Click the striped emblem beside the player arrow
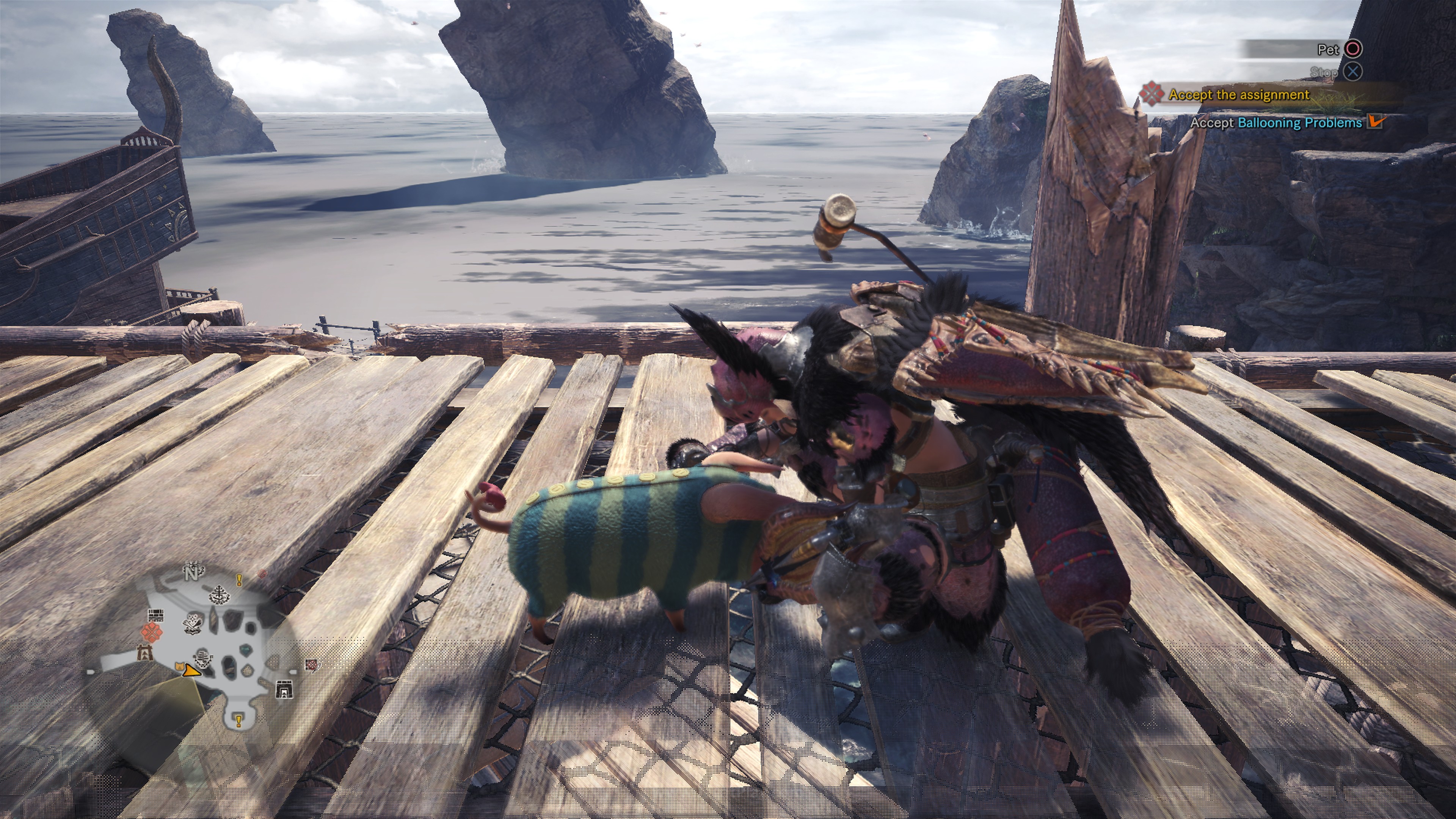 click(203, 659)
